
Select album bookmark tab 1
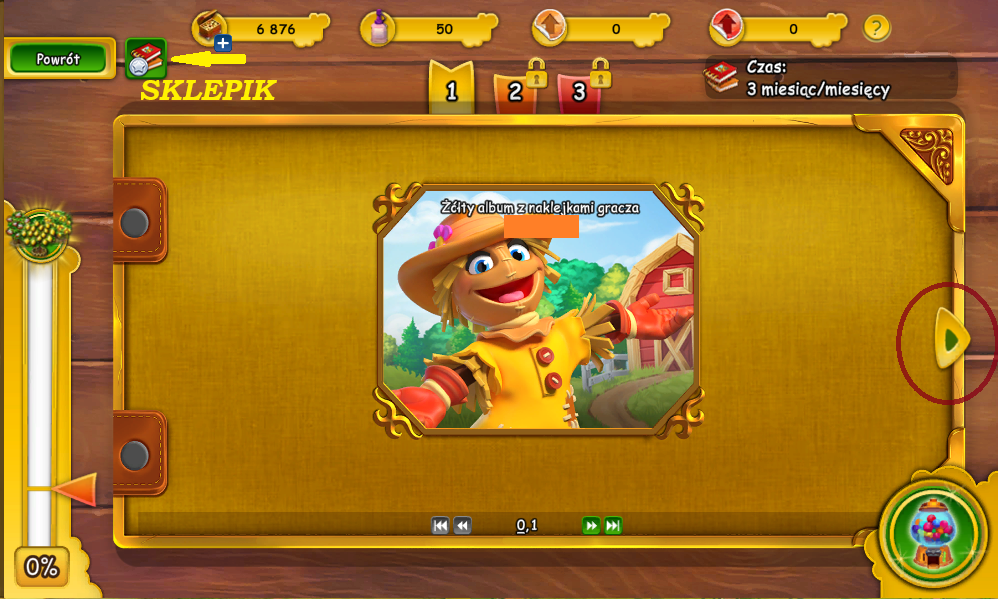click(451, 89)
